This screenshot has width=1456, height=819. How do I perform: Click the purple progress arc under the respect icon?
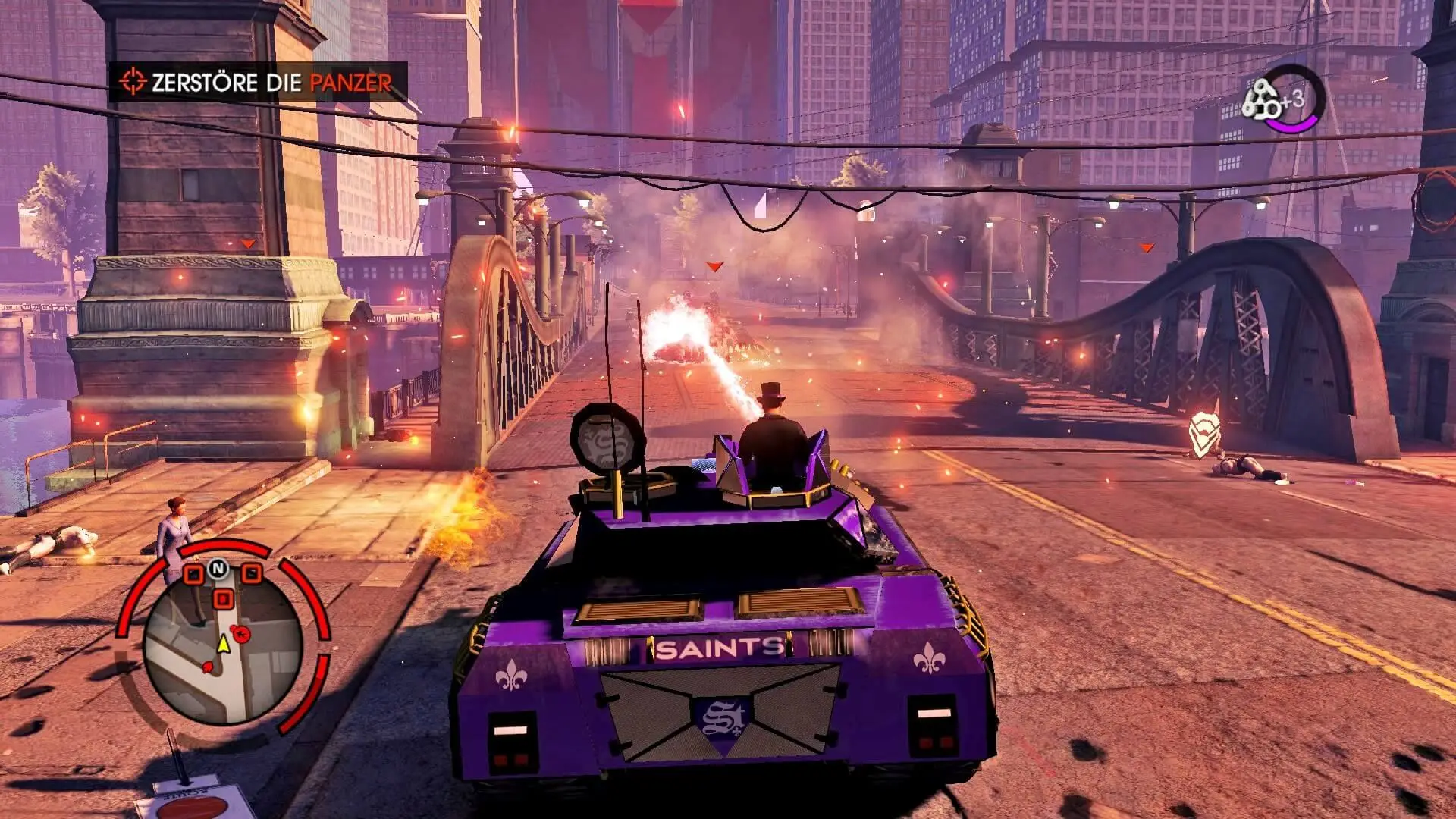(x=1292, y=125)
